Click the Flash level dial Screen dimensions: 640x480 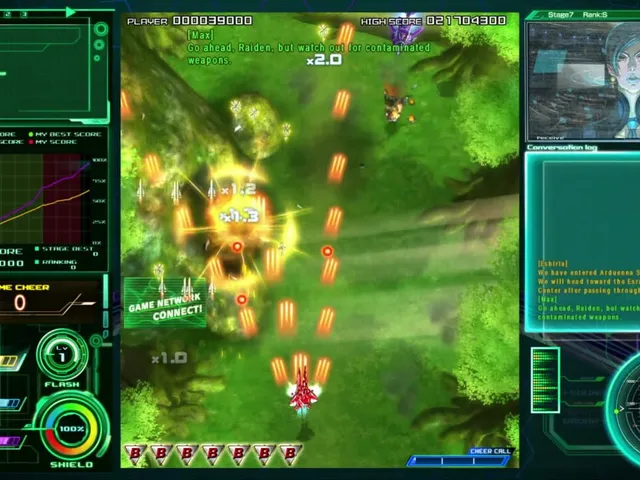click(62, 357)
